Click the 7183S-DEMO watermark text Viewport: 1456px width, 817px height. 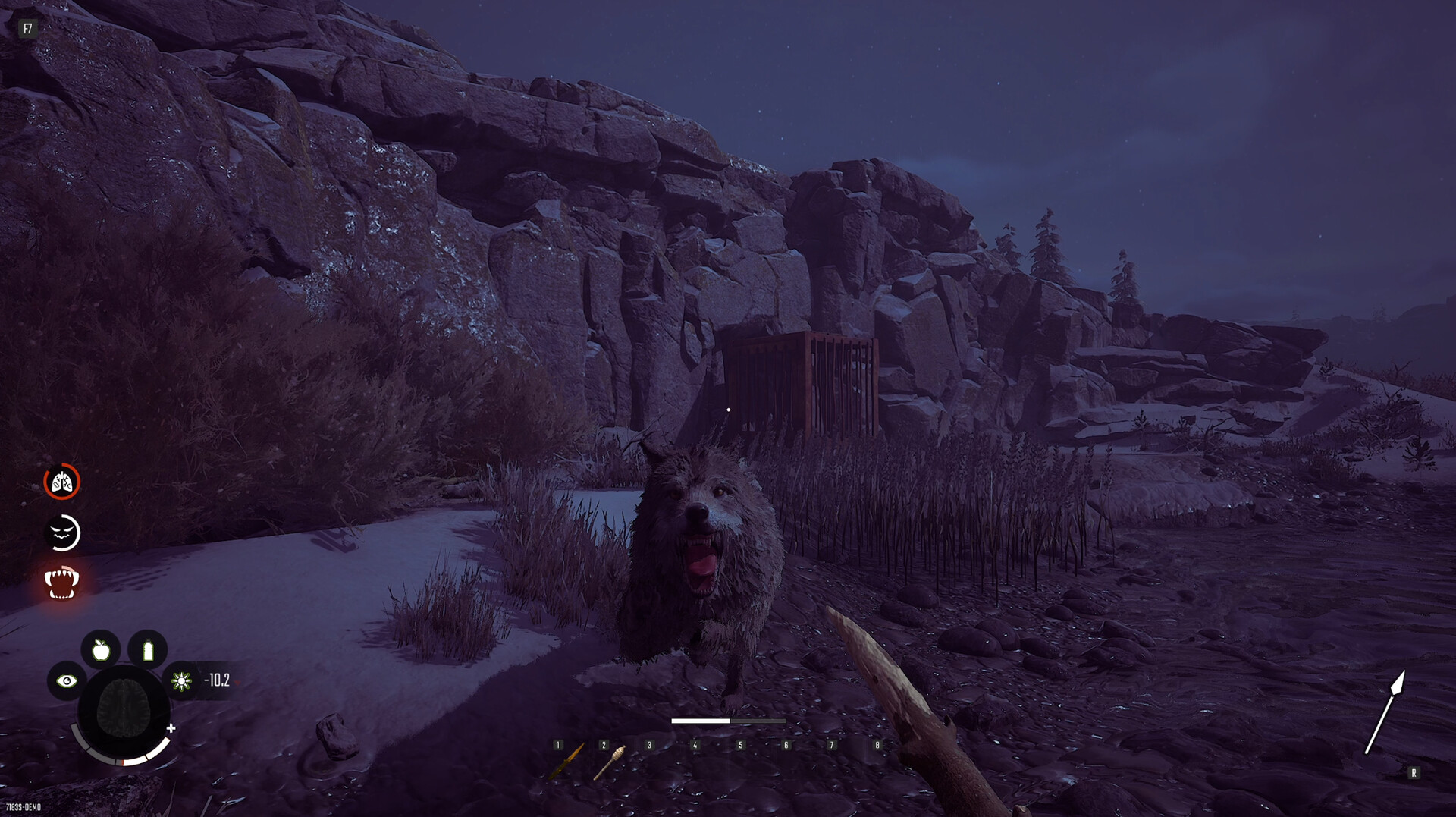(x=23, y=807)
